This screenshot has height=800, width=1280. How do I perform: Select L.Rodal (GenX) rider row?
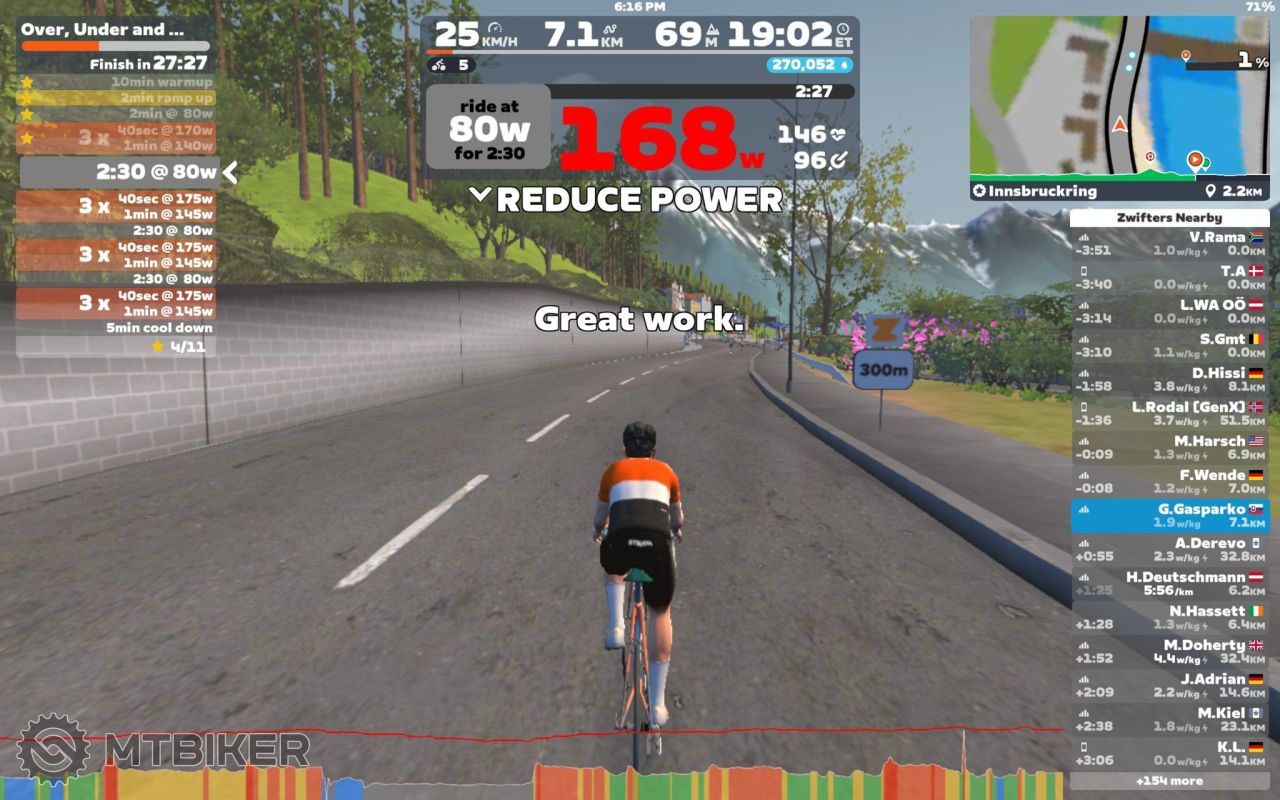(1169, 413)
